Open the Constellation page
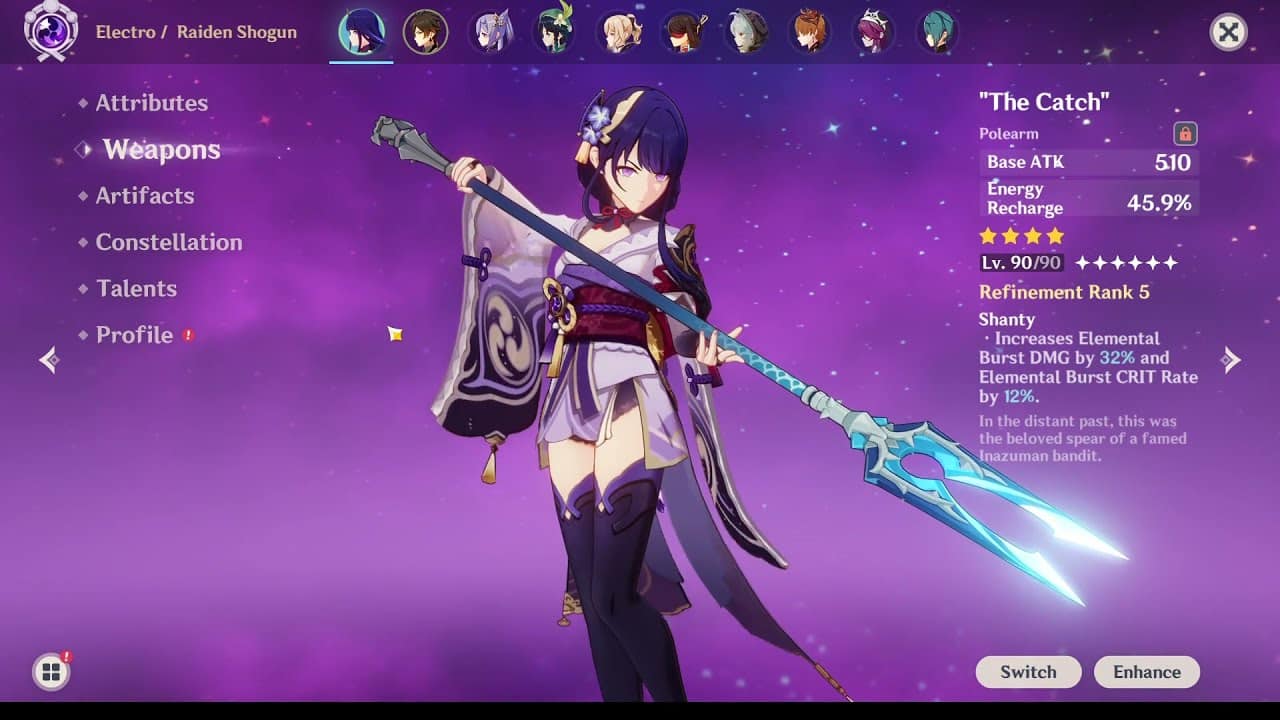The width and height of the screenshot is (1280, 720). (168, 242)
